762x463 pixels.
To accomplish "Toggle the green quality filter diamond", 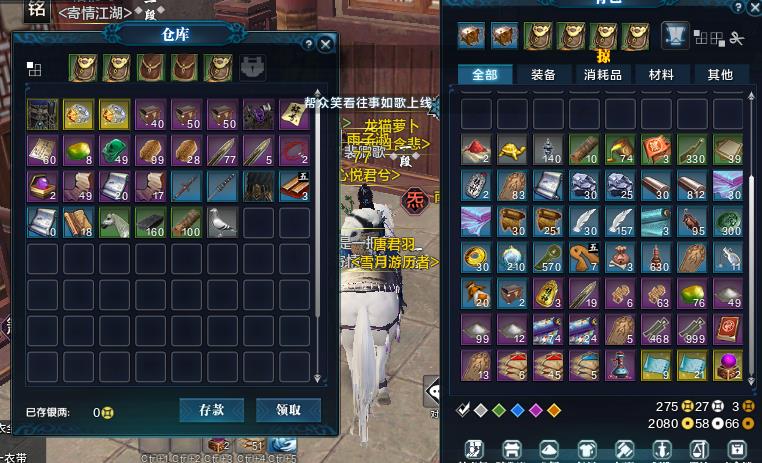I will (x=500, y=410).
